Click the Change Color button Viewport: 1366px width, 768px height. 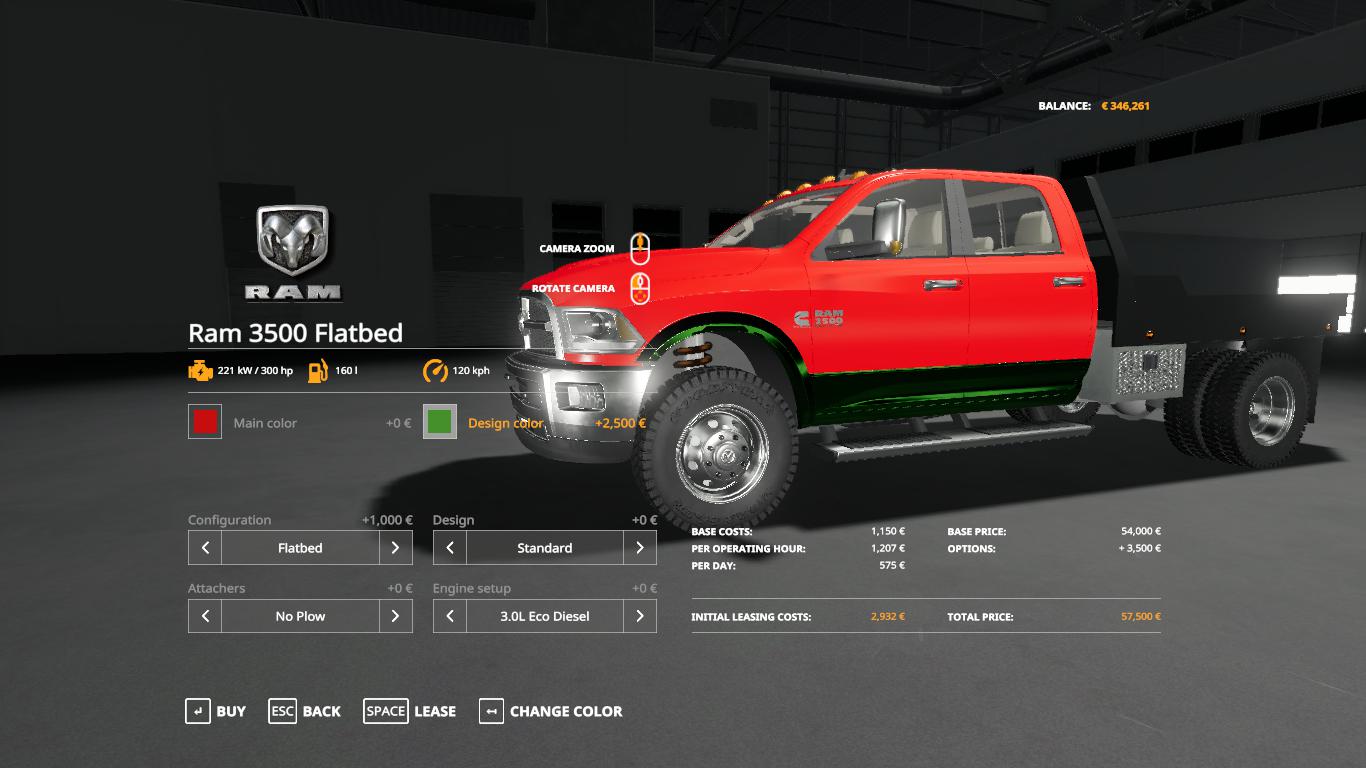(x=551, y=711)
